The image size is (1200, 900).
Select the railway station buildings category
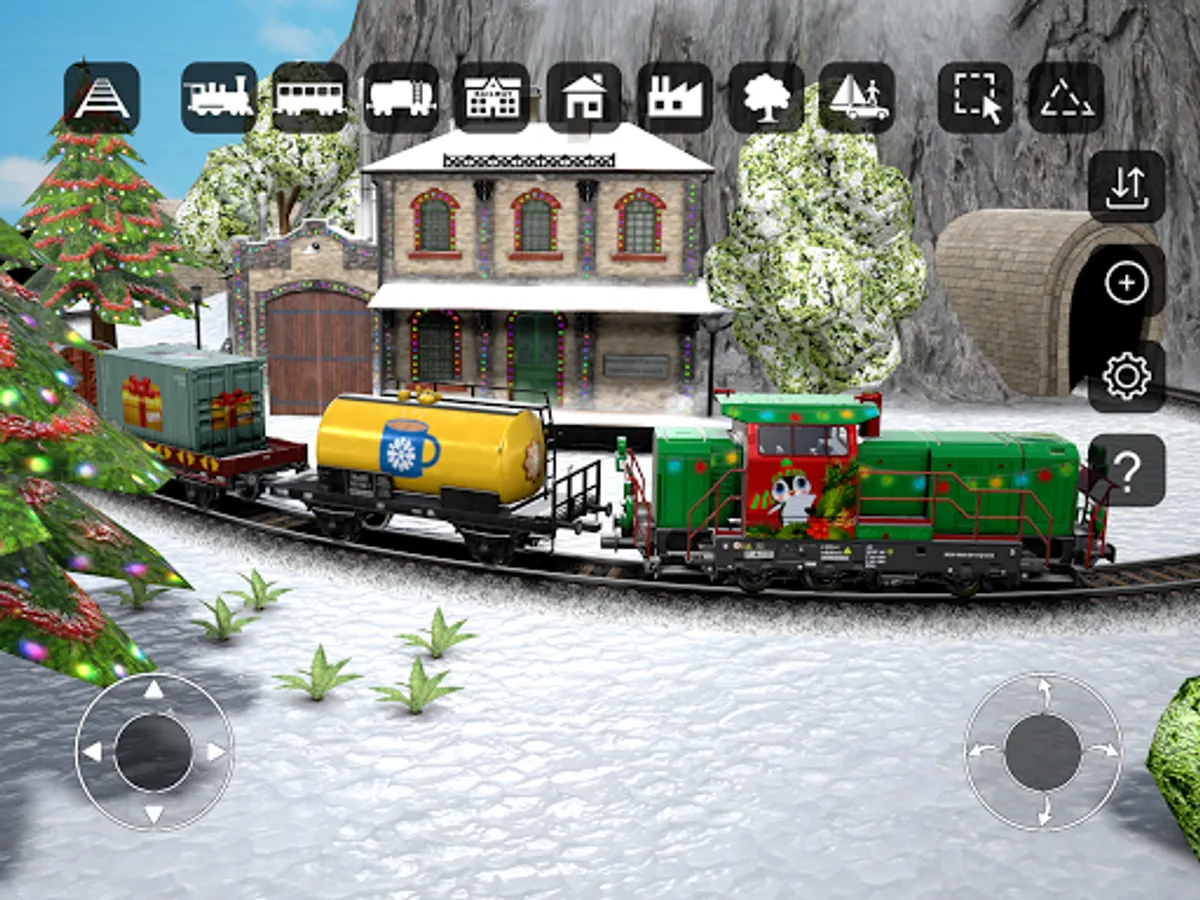[x=492, y=97]
